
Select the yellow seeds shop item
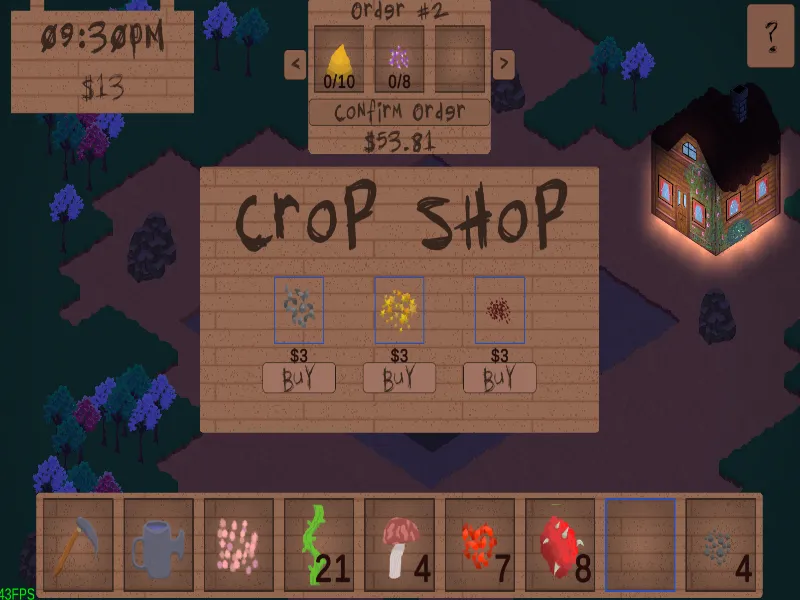(399, 310)
